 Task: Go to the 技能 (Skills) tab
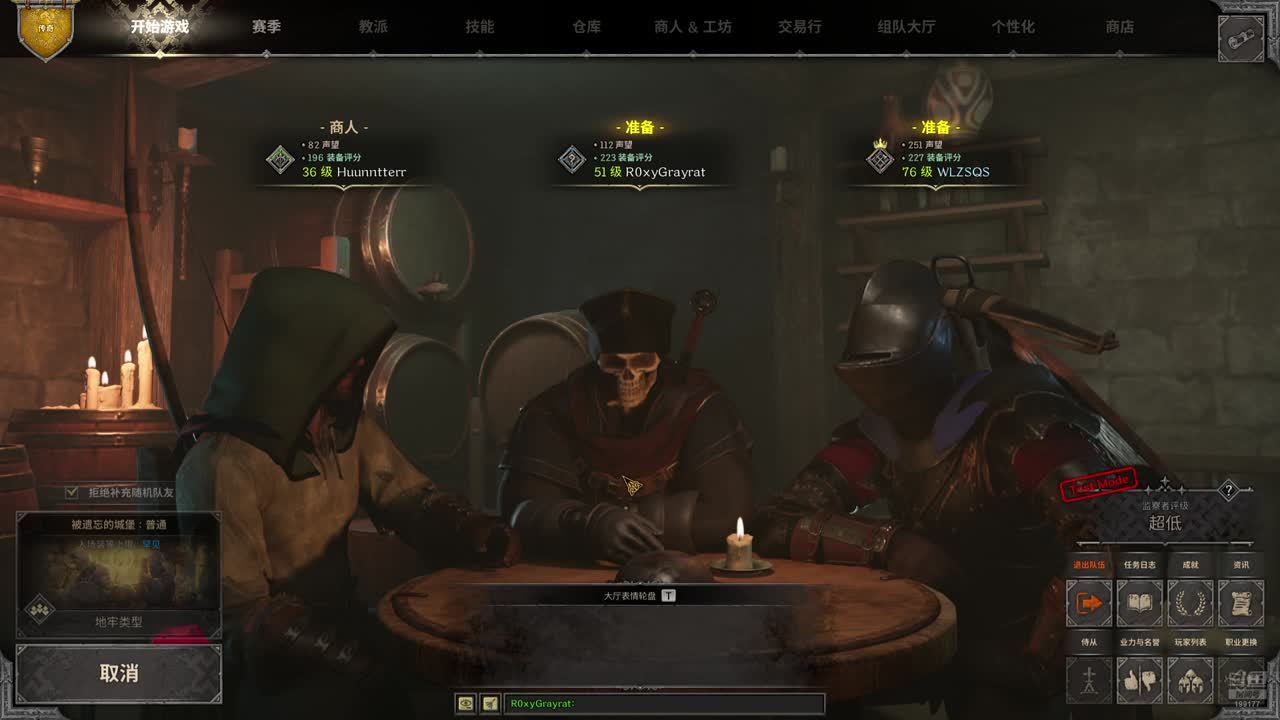(480, 27)
